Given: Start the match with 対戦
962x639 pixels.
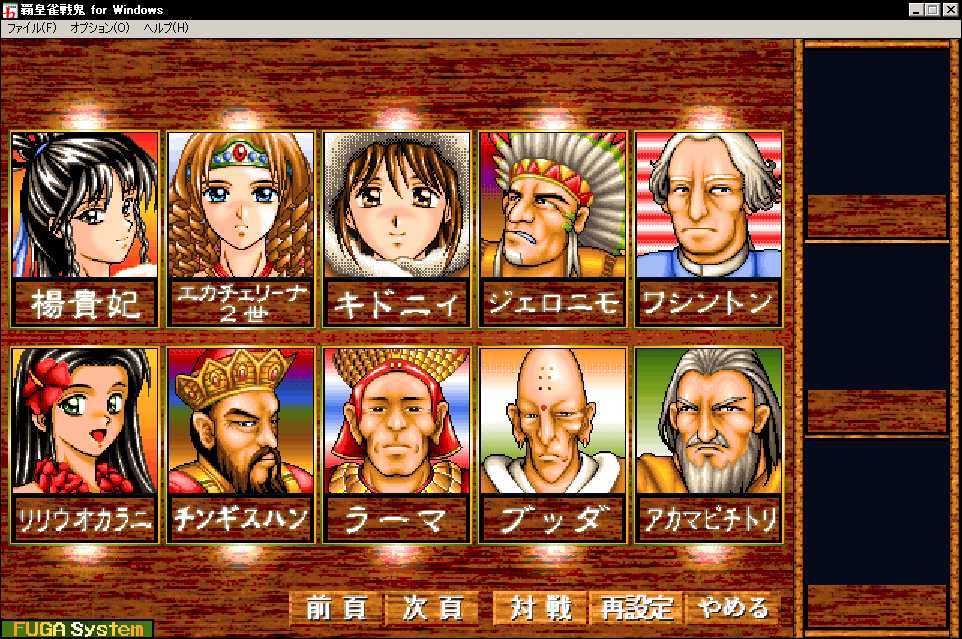Looking at the screenshot, I should [x=540, y=608].
